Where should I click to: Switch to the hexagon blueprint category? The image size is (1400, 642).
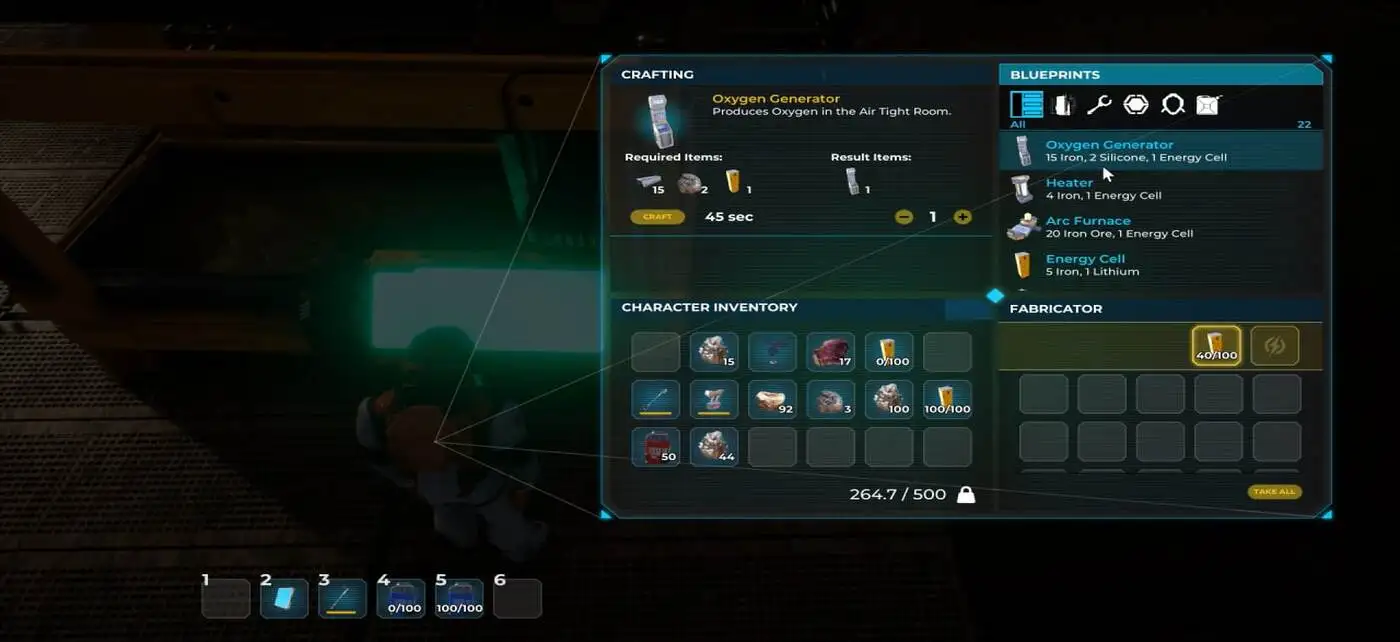1136,105
